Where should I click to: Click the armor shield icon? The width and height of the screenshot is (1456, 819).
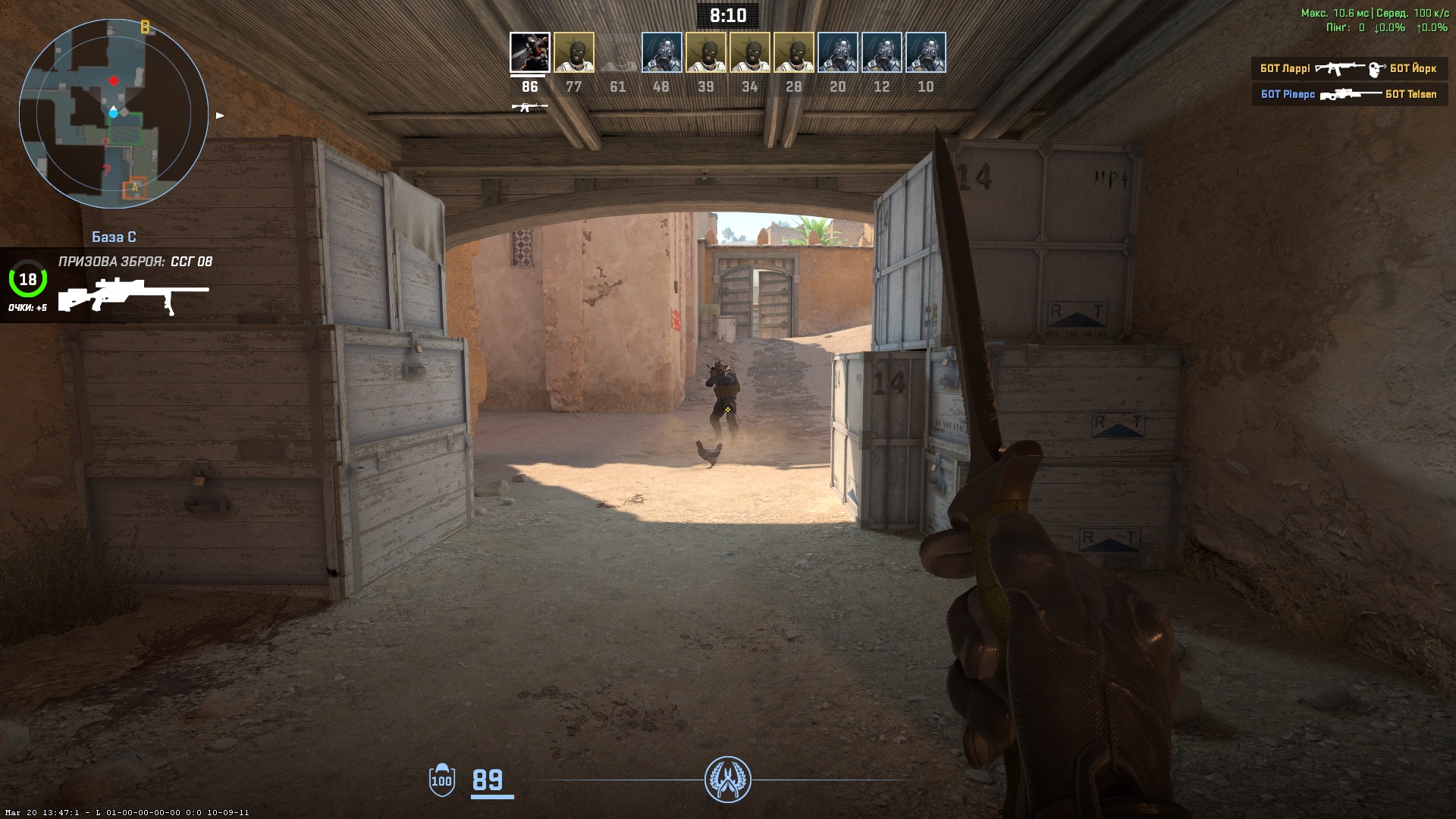[441, 780]
